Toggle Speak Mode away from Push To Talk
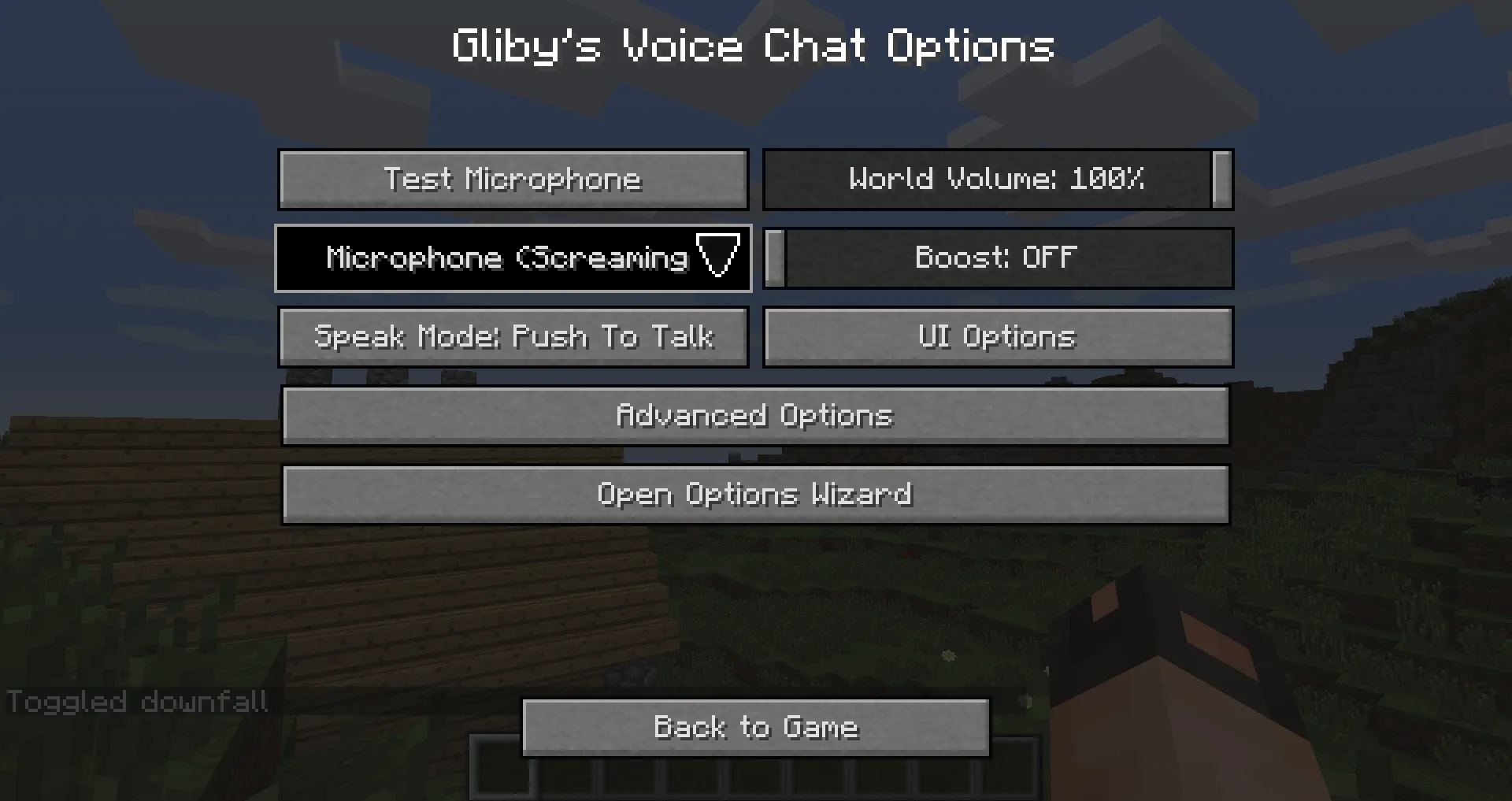This screenshot has height=801, width=1512. tap(513, 337)
